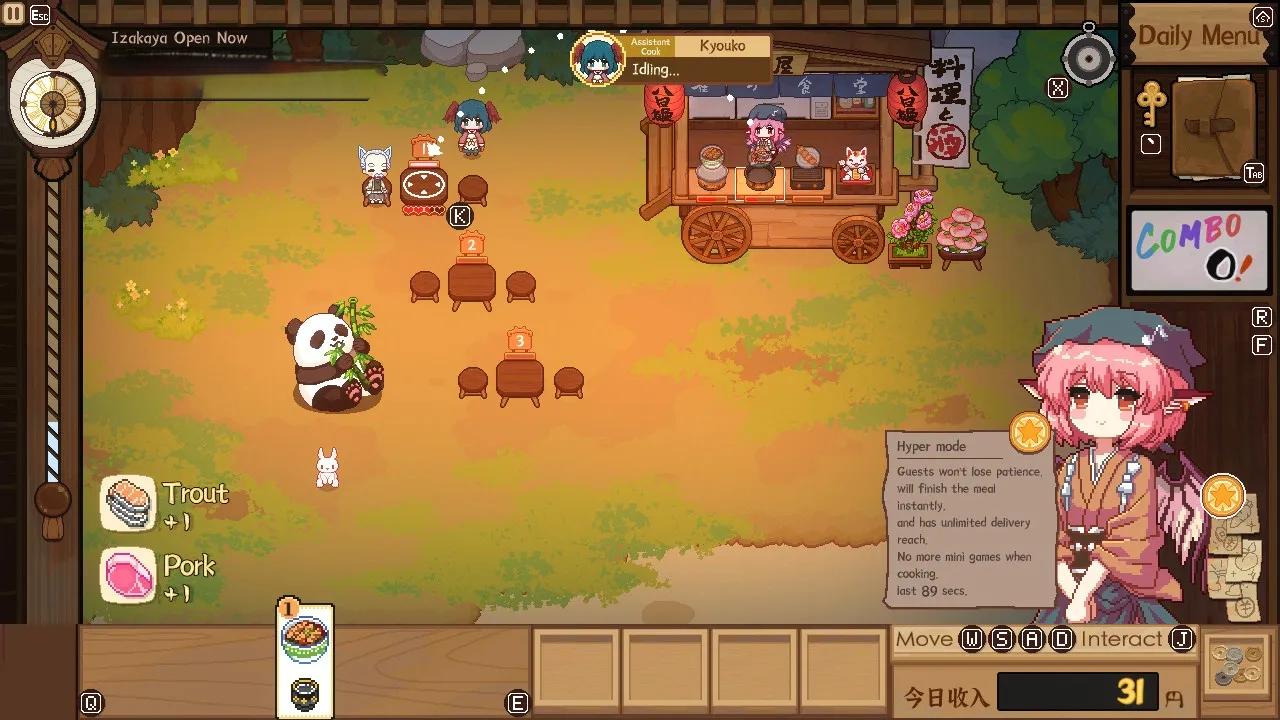
Task: Click the star badge beside Mystia's wing
Action: pyautogui.click(x=1222, y=496)
